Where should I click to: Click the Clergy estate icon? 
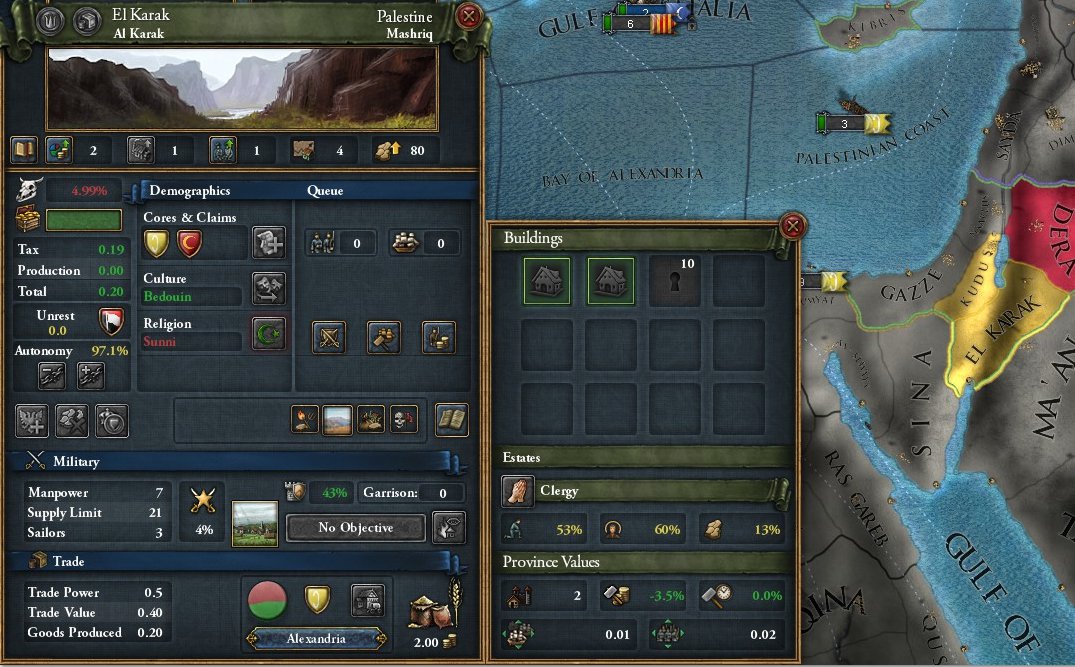[517, 491]
